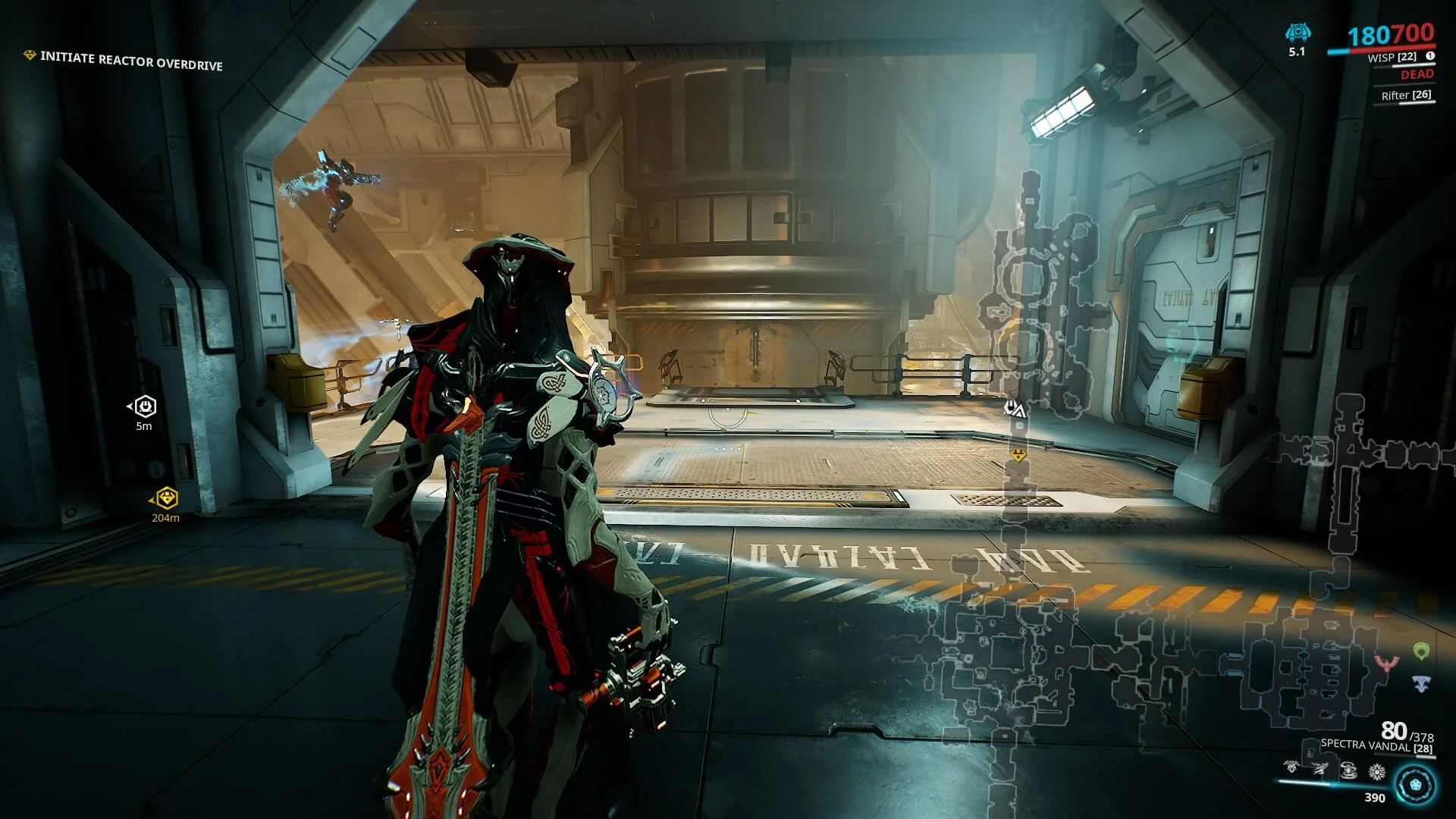Viewport: 1456px width, 819px height.
Task: Click the pink winged marker on the map
Action: coord(1387,664)
